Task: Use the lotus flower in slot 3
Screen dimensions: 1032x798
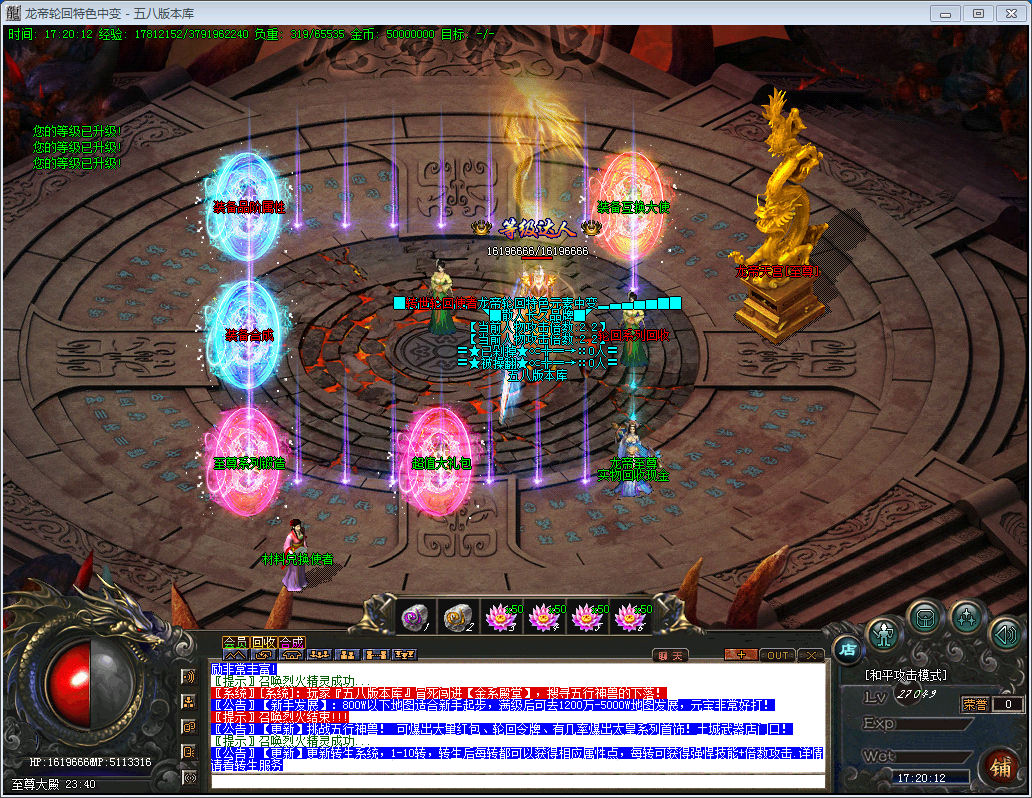Action: [501, 617]
